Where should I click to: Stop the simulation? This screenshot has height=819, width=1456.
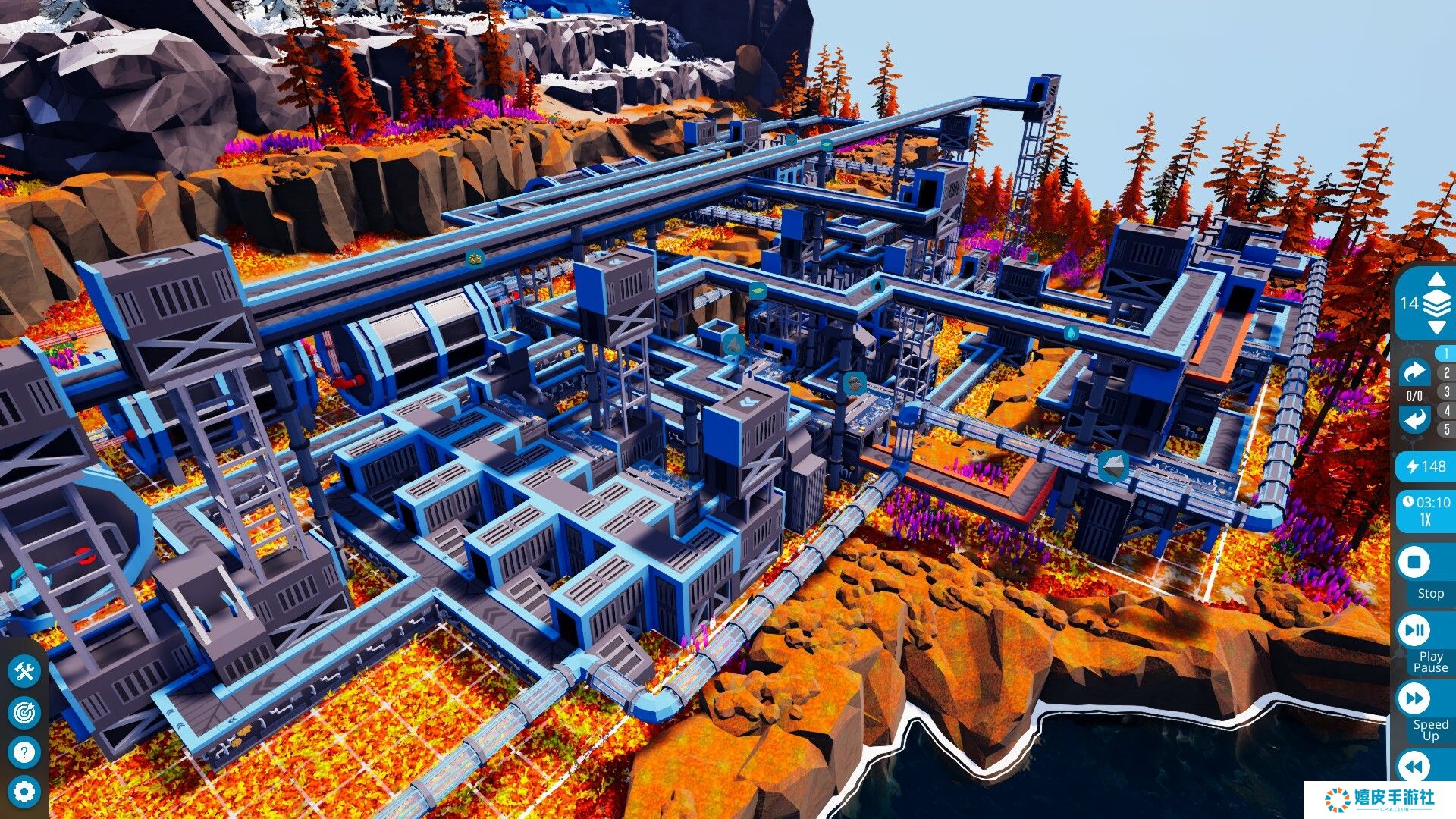1414,563
